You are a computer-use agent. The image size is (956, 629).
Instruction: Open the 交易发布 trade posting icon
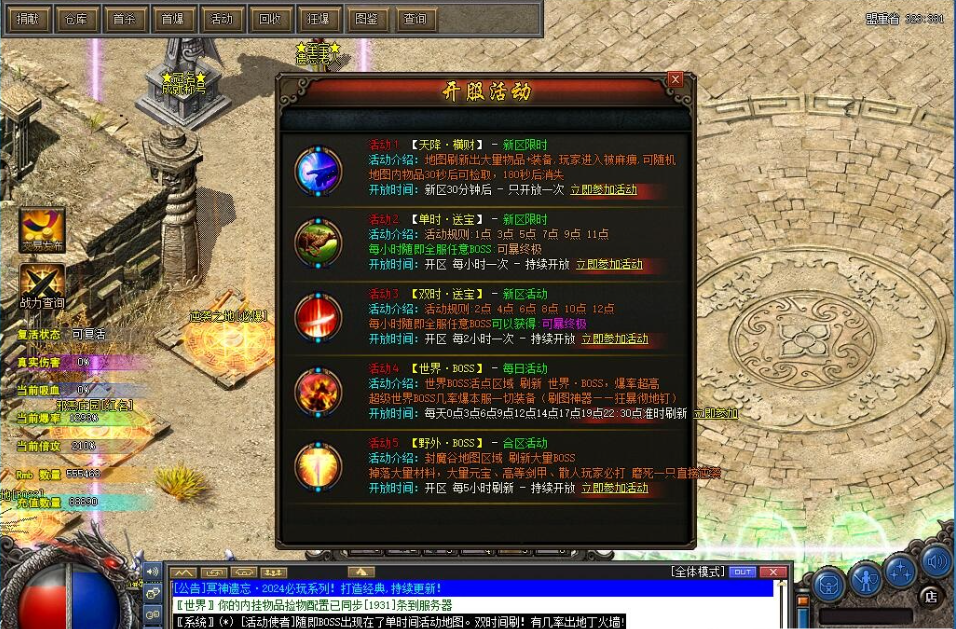[42, 229]
